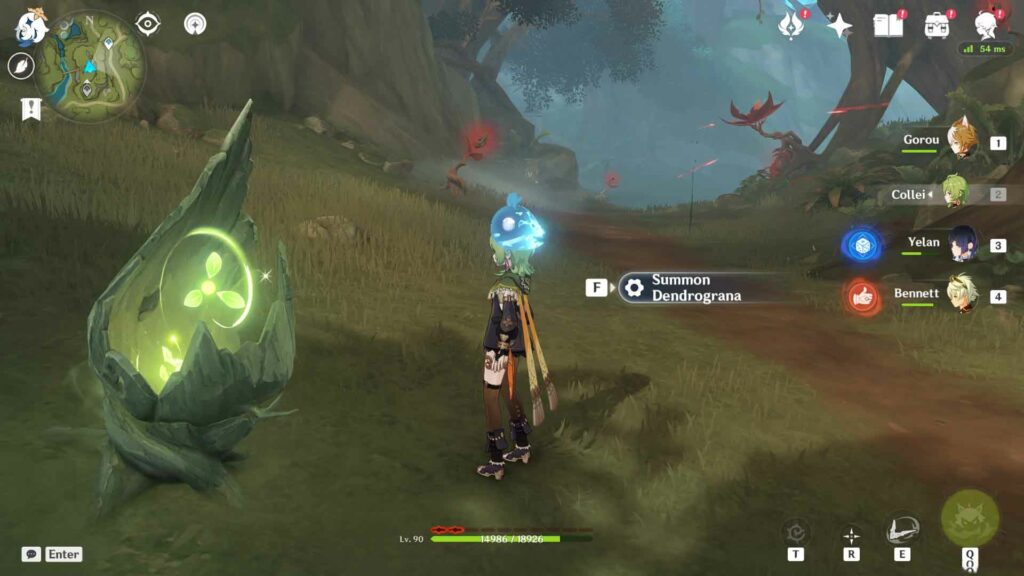Open the character profile icon
The height and width of the screenshot is (576, 1024).
point(988,25)
